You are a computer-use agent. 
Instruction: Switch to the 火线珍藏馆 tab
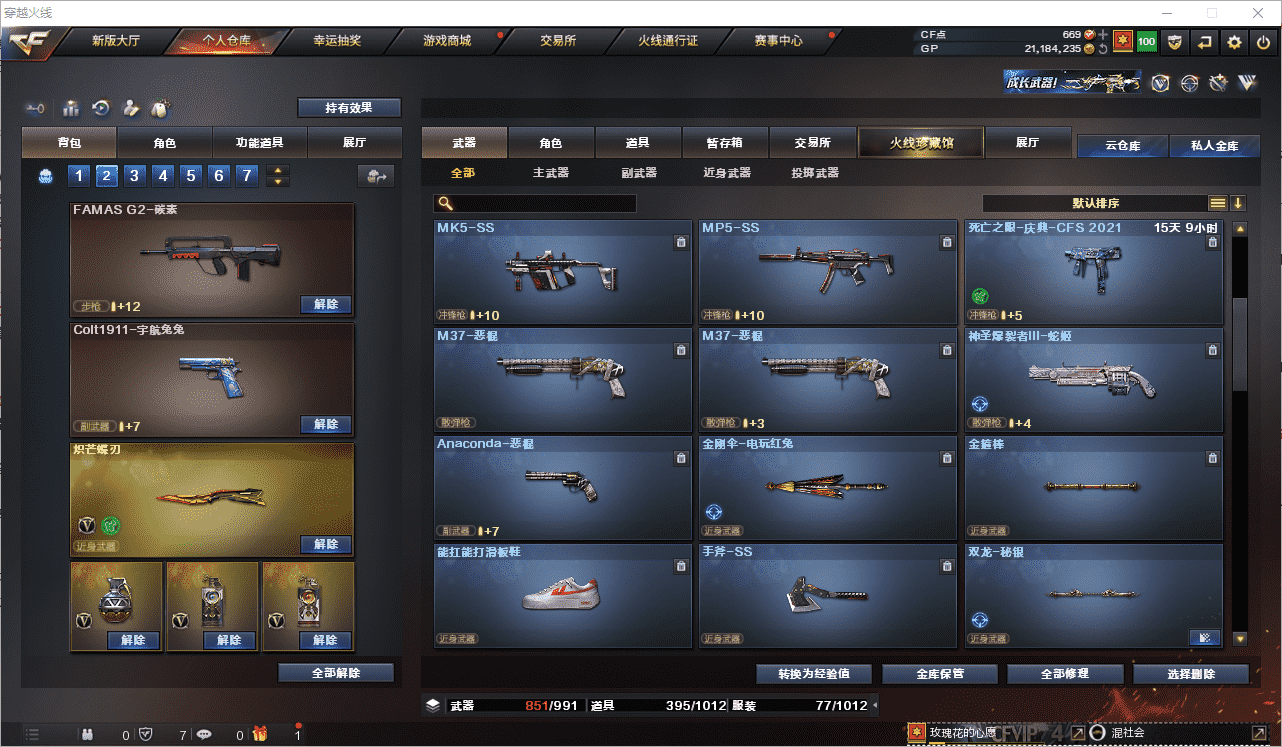click(921, 143)
